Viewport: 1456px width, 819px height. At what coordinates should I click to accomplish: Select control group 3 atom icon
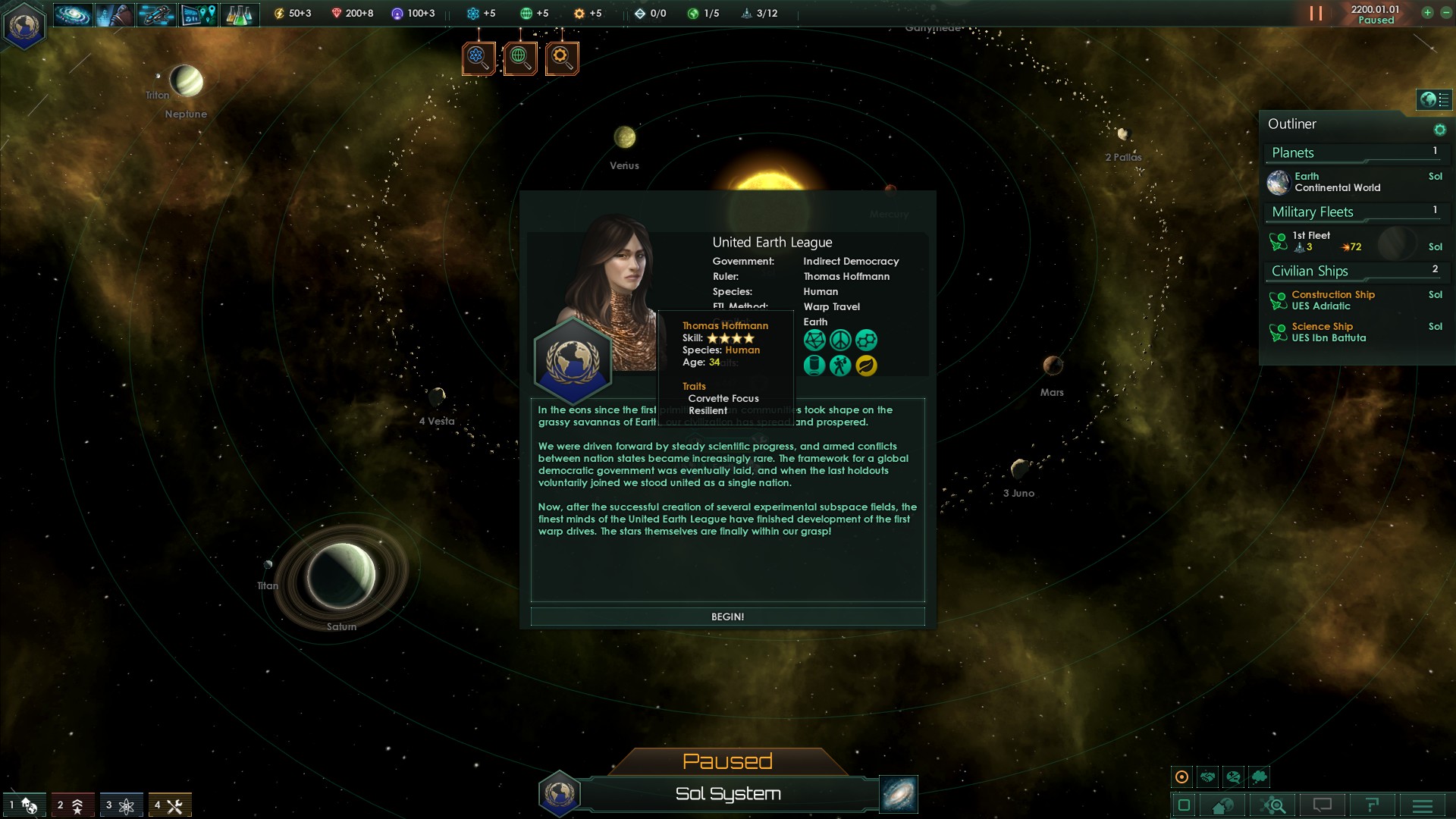coord(121,805)
